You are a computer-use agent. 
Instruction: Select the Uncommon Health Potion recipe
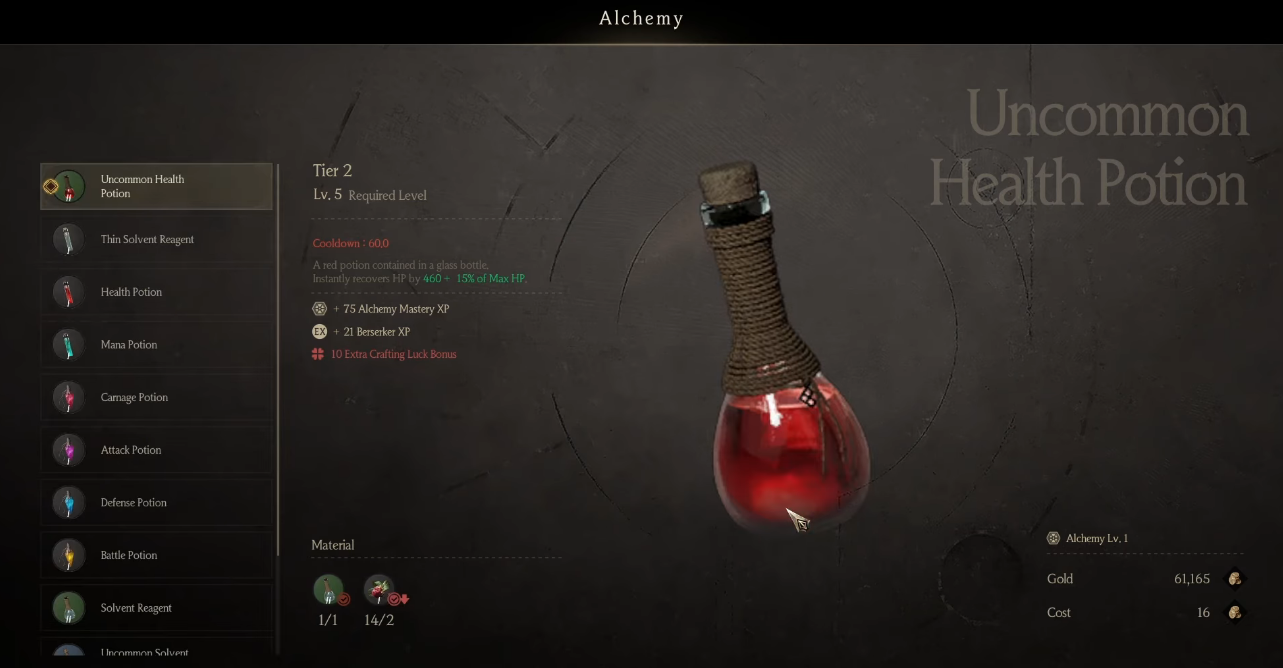point(156,187)
